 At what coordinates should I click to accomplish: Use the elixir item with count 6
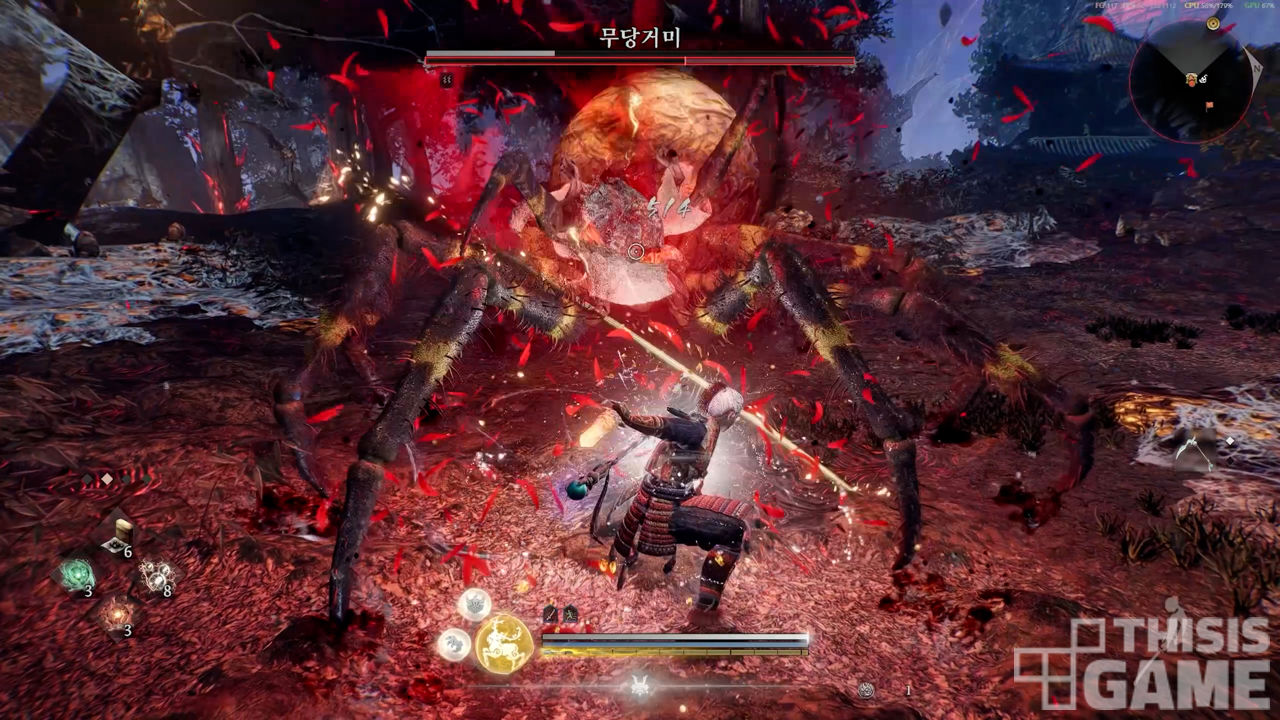120,536
